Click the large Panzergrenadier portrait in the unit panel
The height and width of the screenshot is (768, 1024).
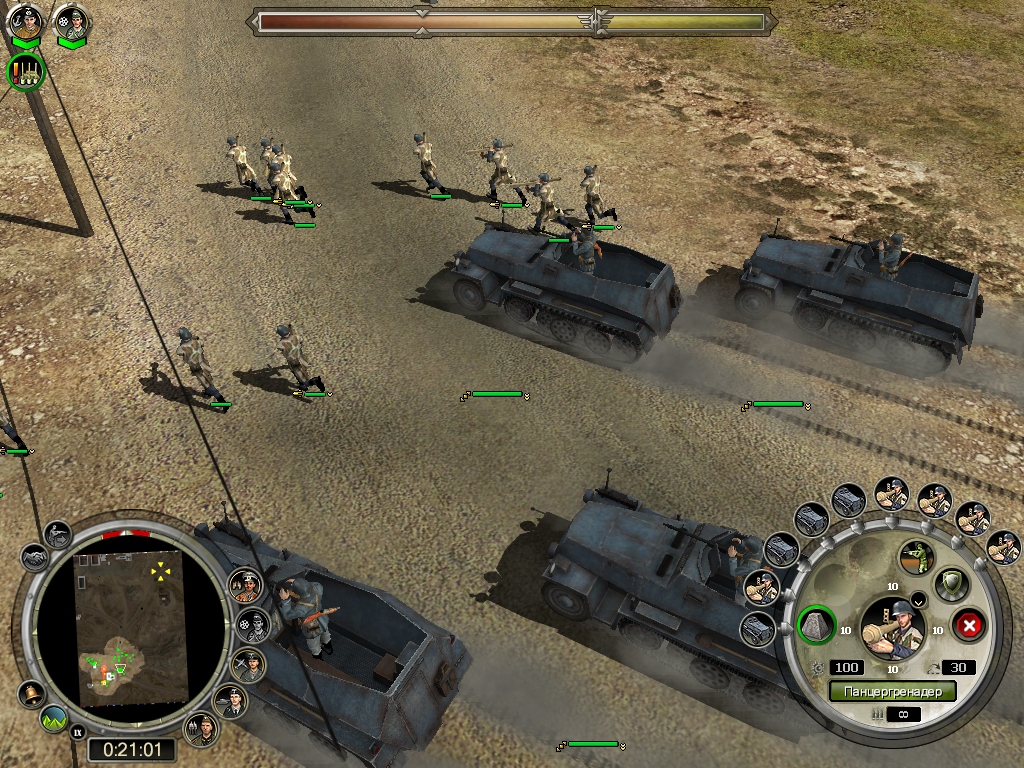893,628
